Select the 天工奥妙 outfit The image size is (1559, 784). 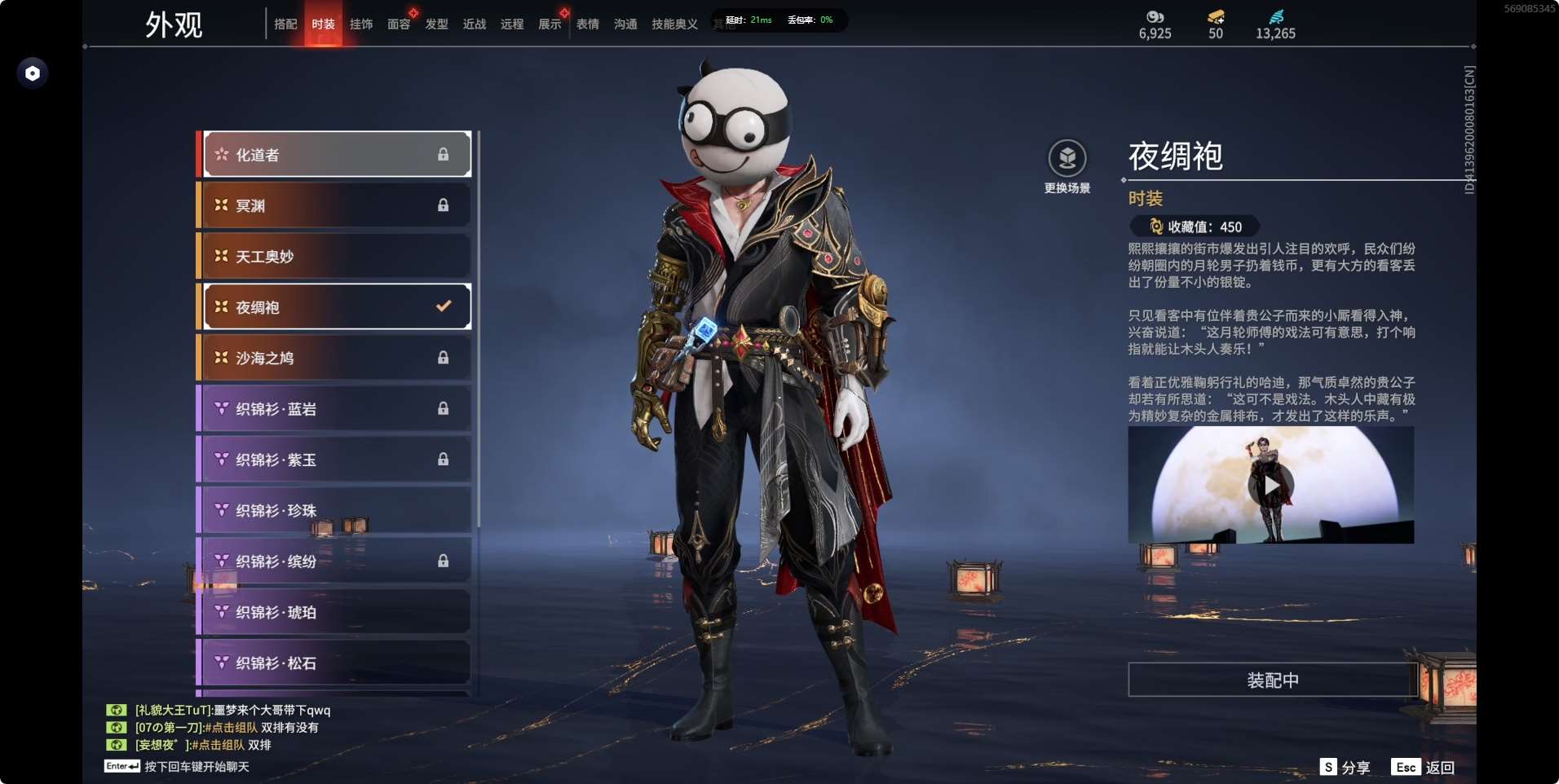tap(335, 256)
